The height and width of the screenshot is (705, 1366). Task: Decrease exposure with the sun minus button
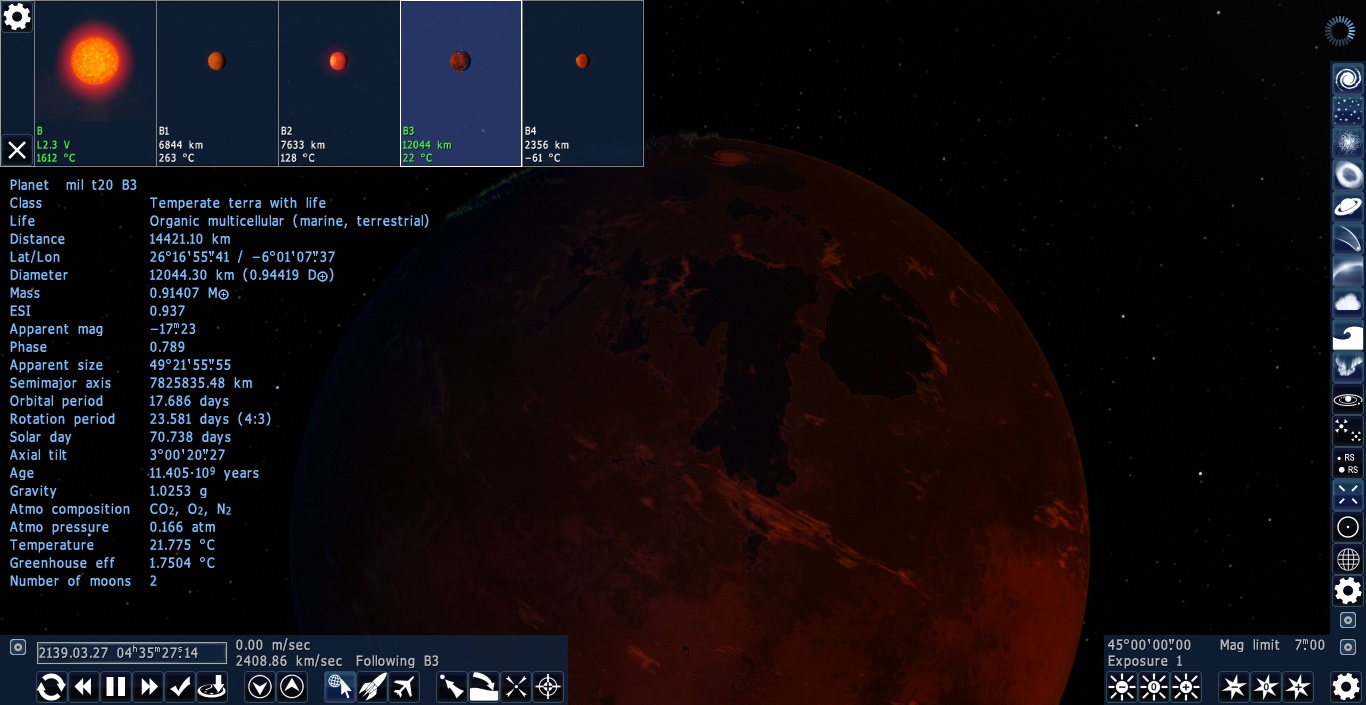pyautogui.click(x=1122, y=687)
